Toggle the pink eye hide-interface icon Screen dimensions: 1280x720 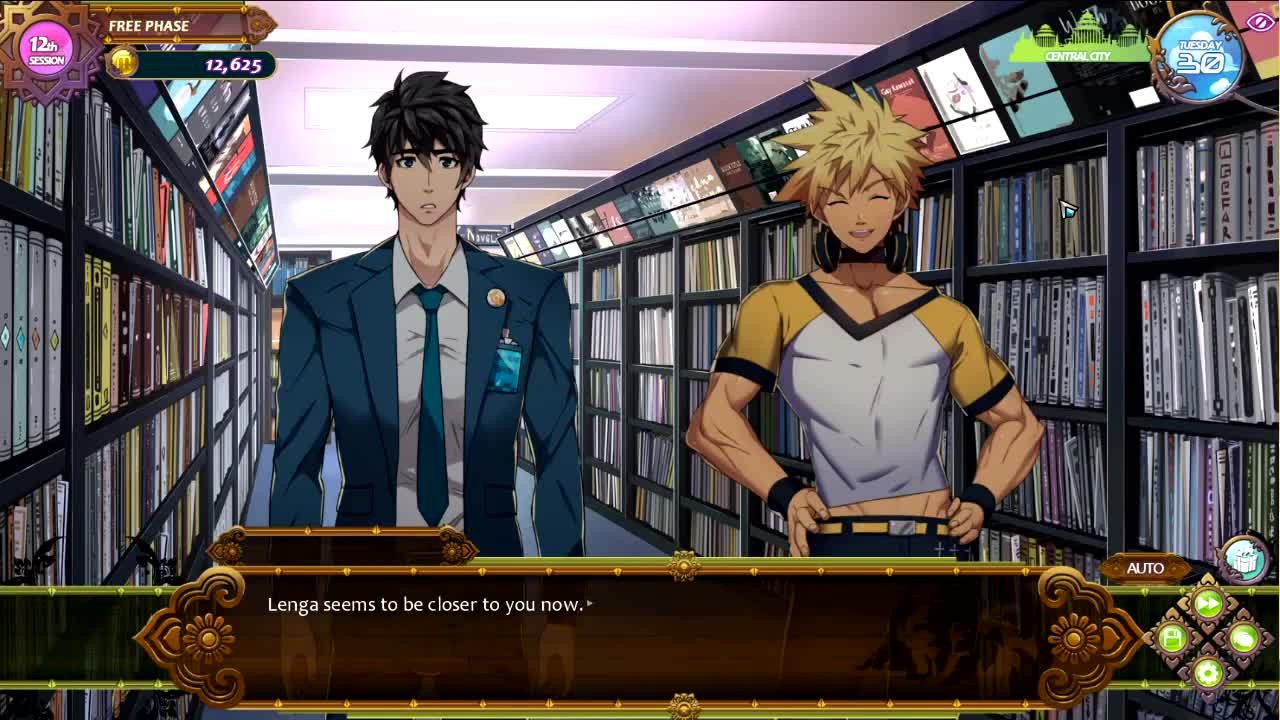tap(1261, 22)
